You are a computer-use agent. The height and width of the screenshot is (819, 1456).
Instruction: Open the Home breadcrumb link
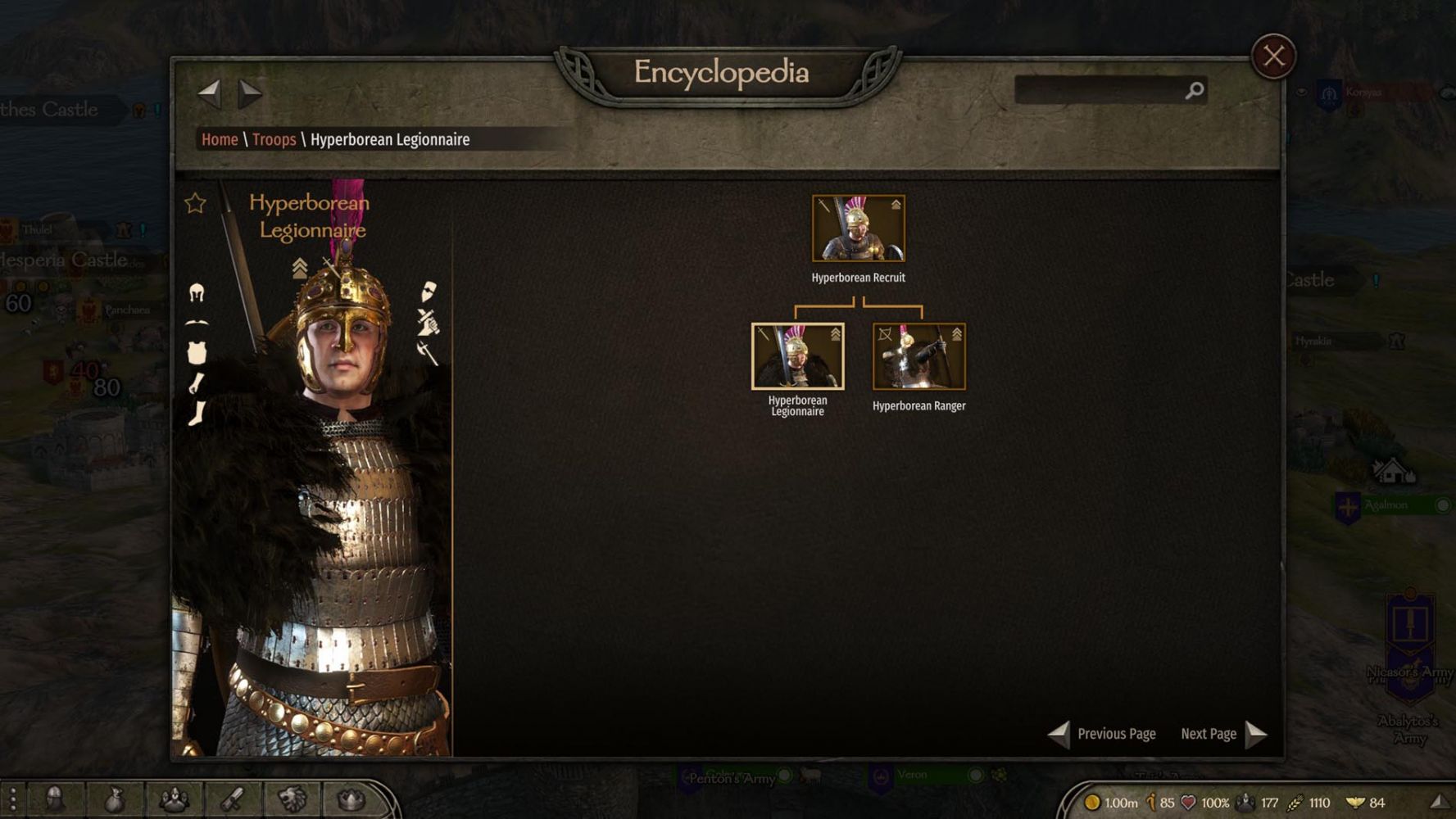[220, 139]
